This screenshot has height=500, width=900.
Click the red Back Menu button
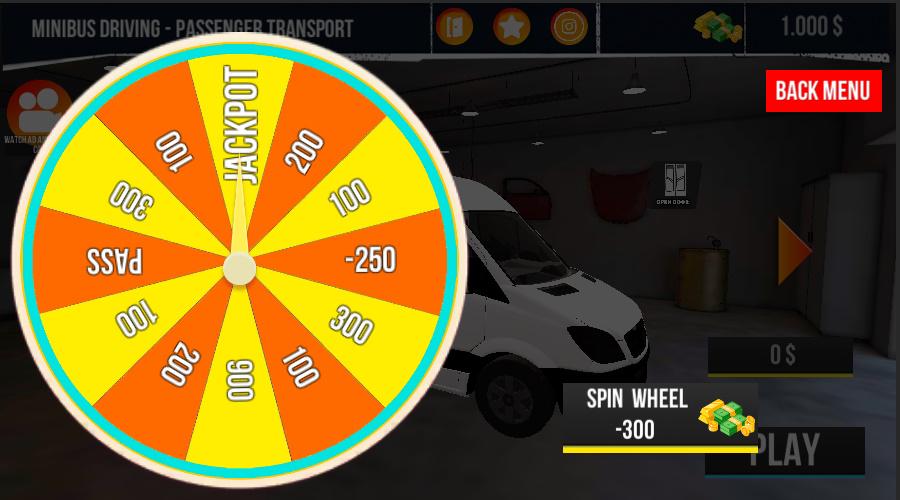[823, 91]
